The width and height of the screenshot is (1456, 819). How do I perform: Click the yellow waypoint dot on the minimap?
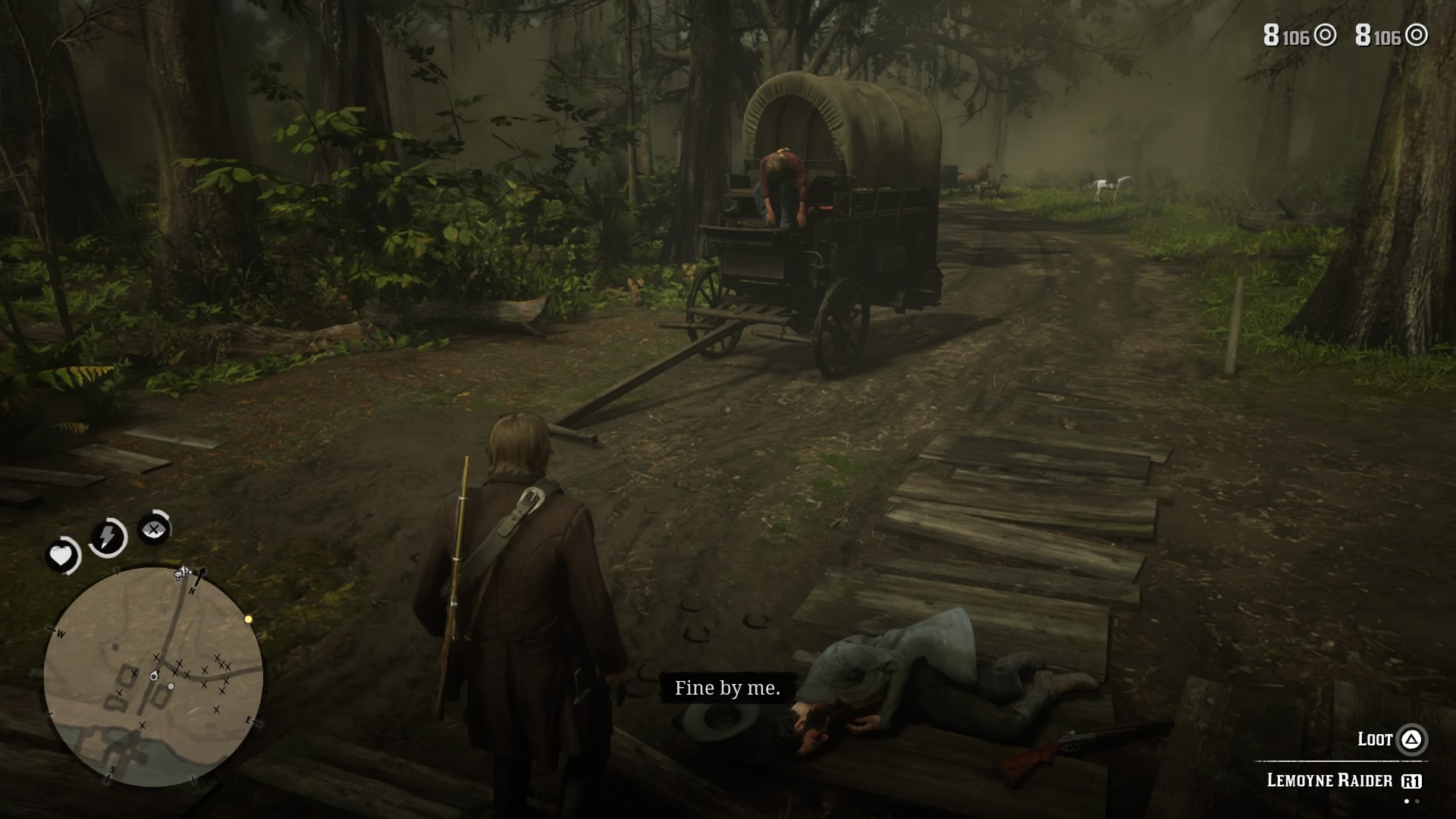pos(248,619)
